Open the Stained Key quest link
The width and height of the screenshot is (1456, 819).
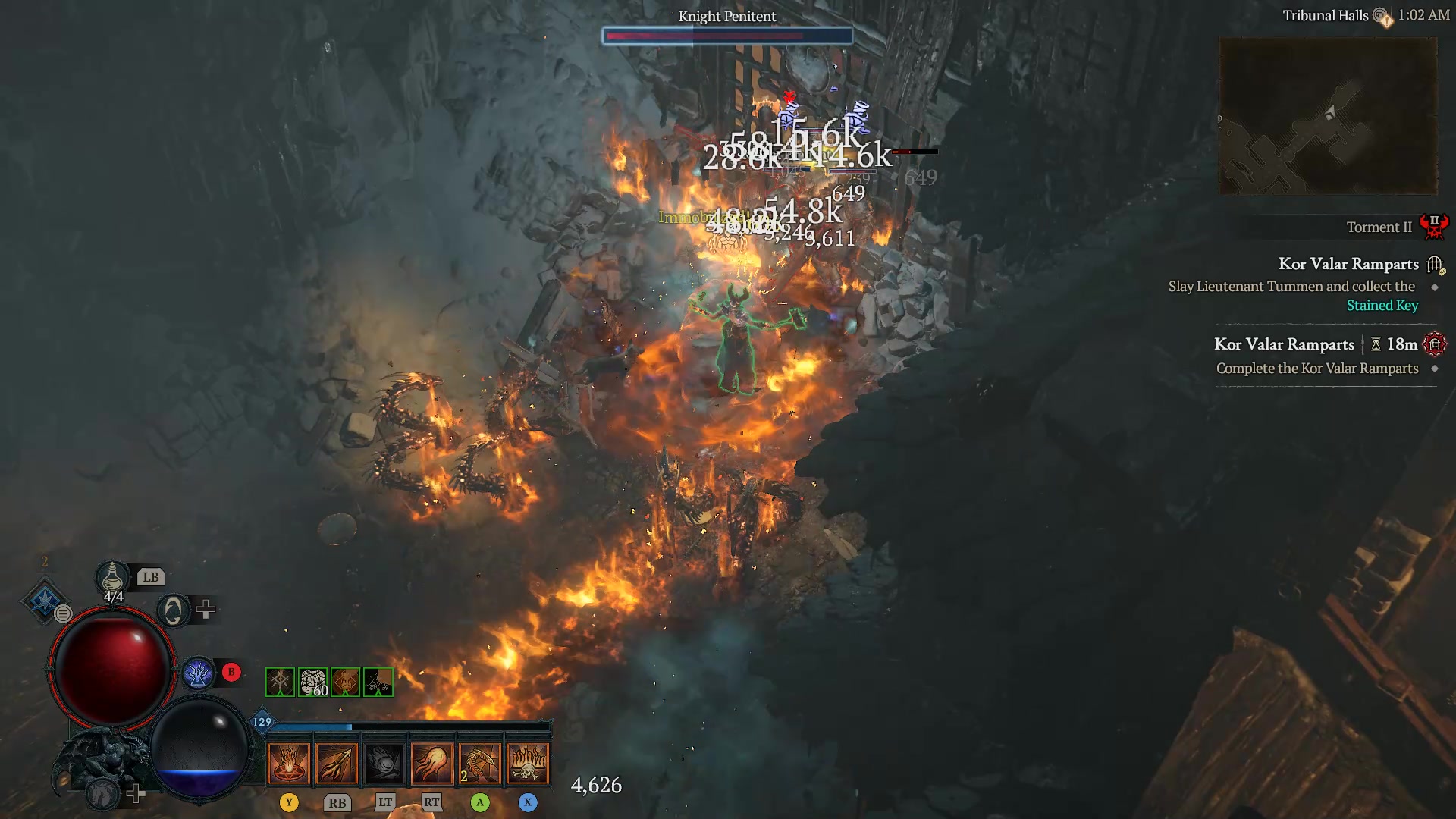click(x=1382, y=305)
